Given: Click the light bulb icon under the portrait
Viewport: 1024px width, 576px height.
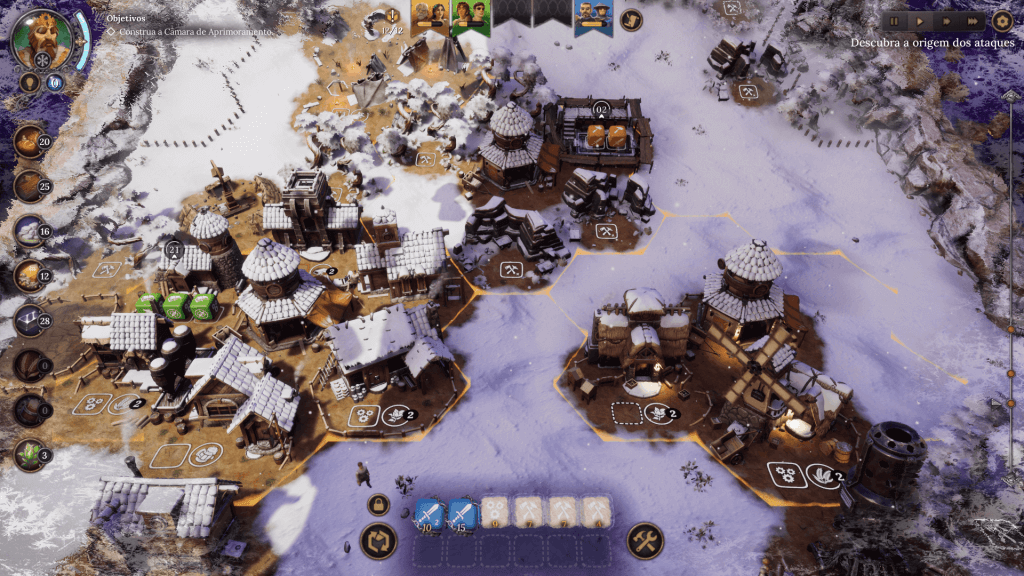Looking at the screenshot, I should (30, 83).
